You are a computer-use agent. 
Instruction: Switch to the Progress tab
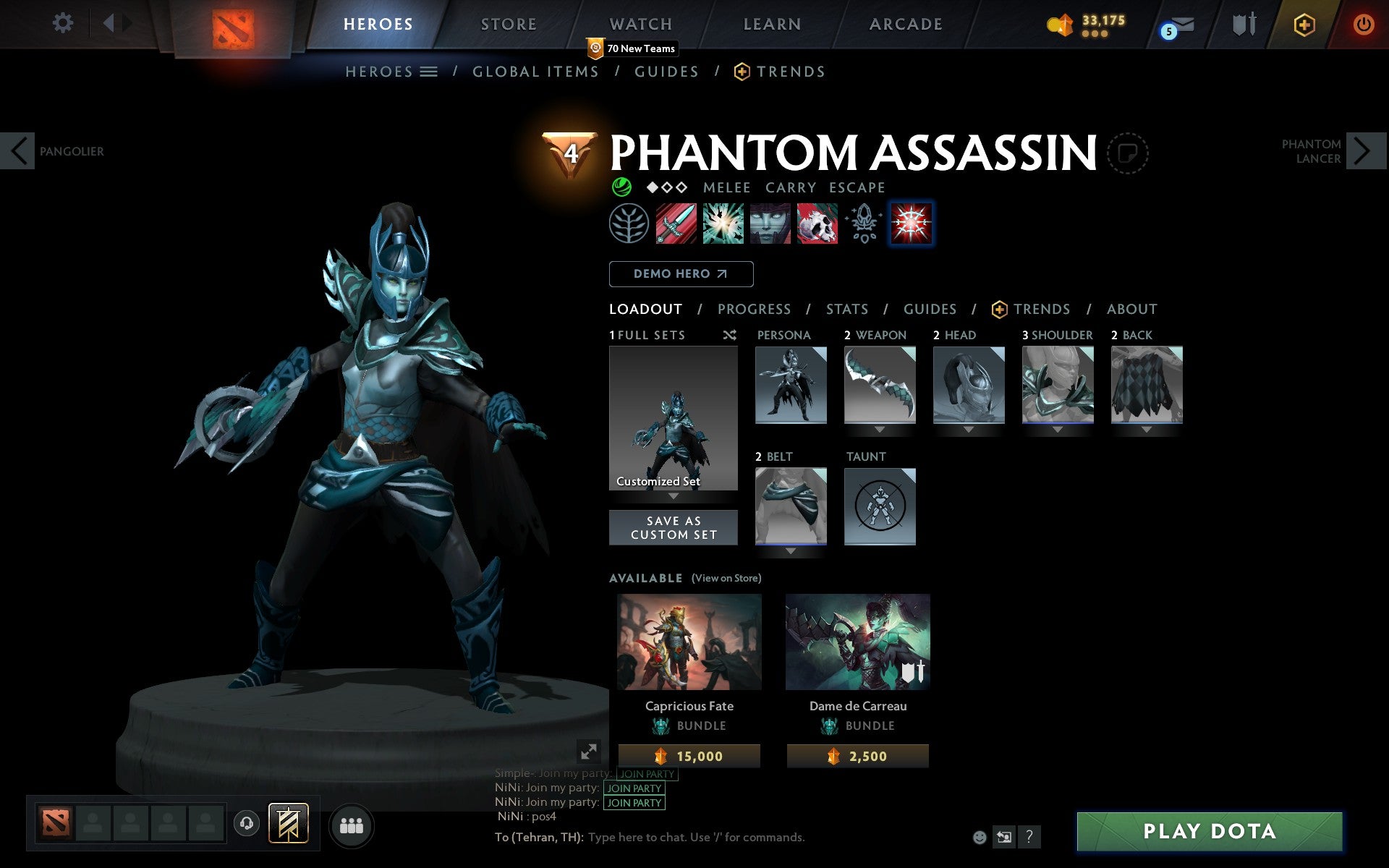(754, 309)
